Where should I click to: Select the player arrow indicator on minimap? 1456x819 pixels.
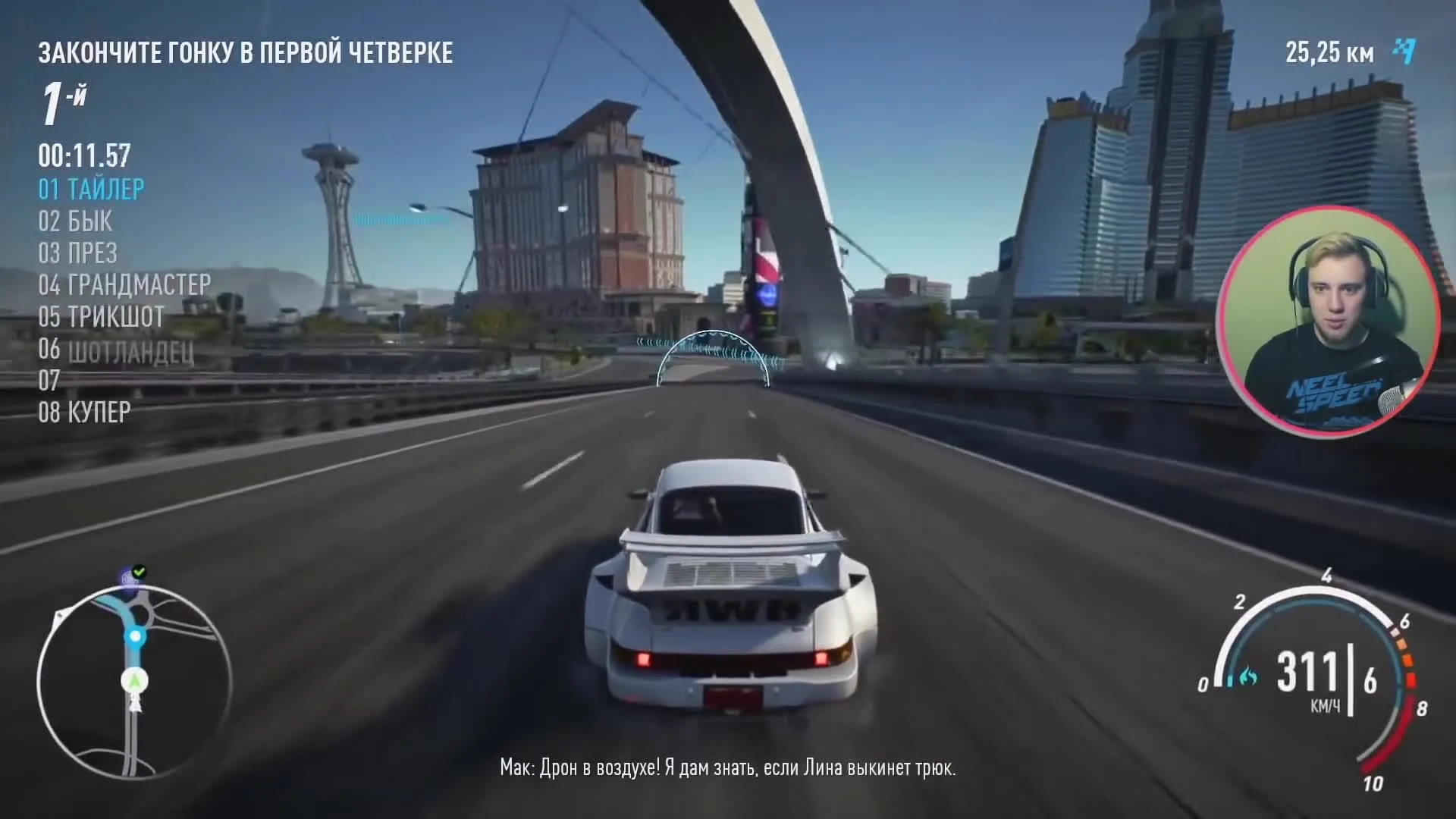click(x=133, y=680)
